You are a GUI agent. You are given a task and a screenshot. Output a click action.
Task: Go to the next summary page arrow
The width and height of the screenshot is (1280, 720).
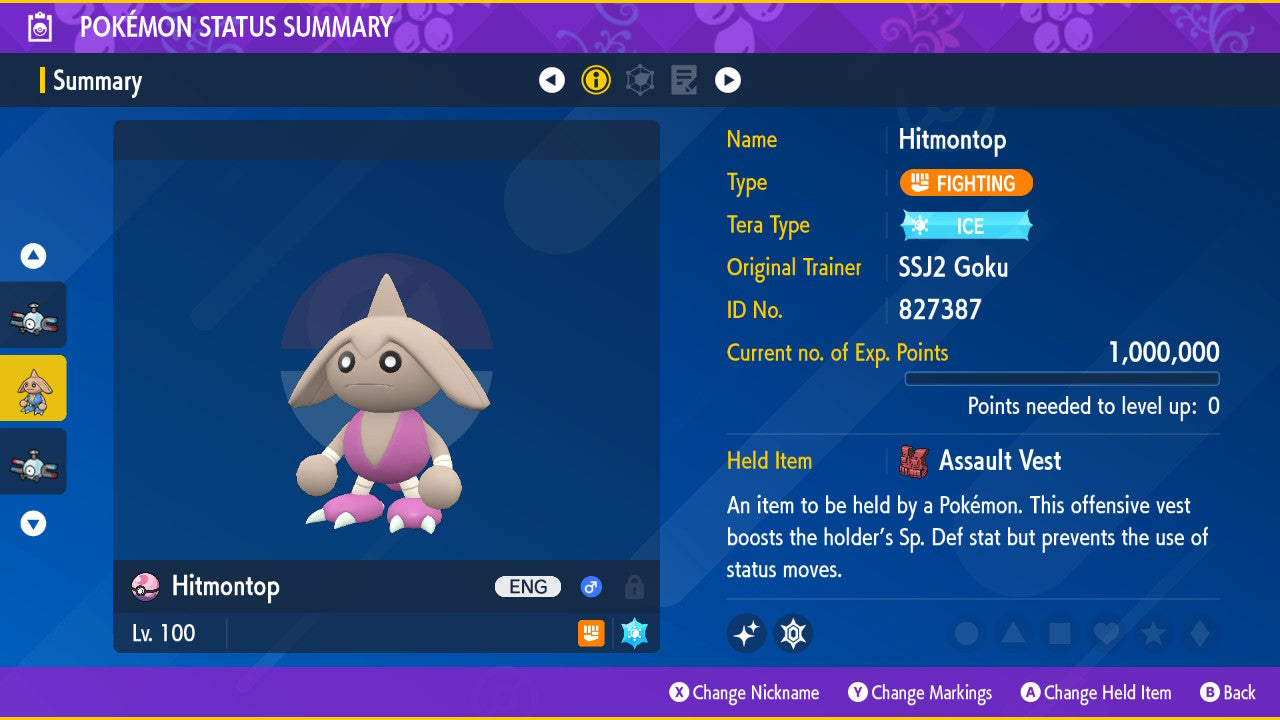click(728, 80)
